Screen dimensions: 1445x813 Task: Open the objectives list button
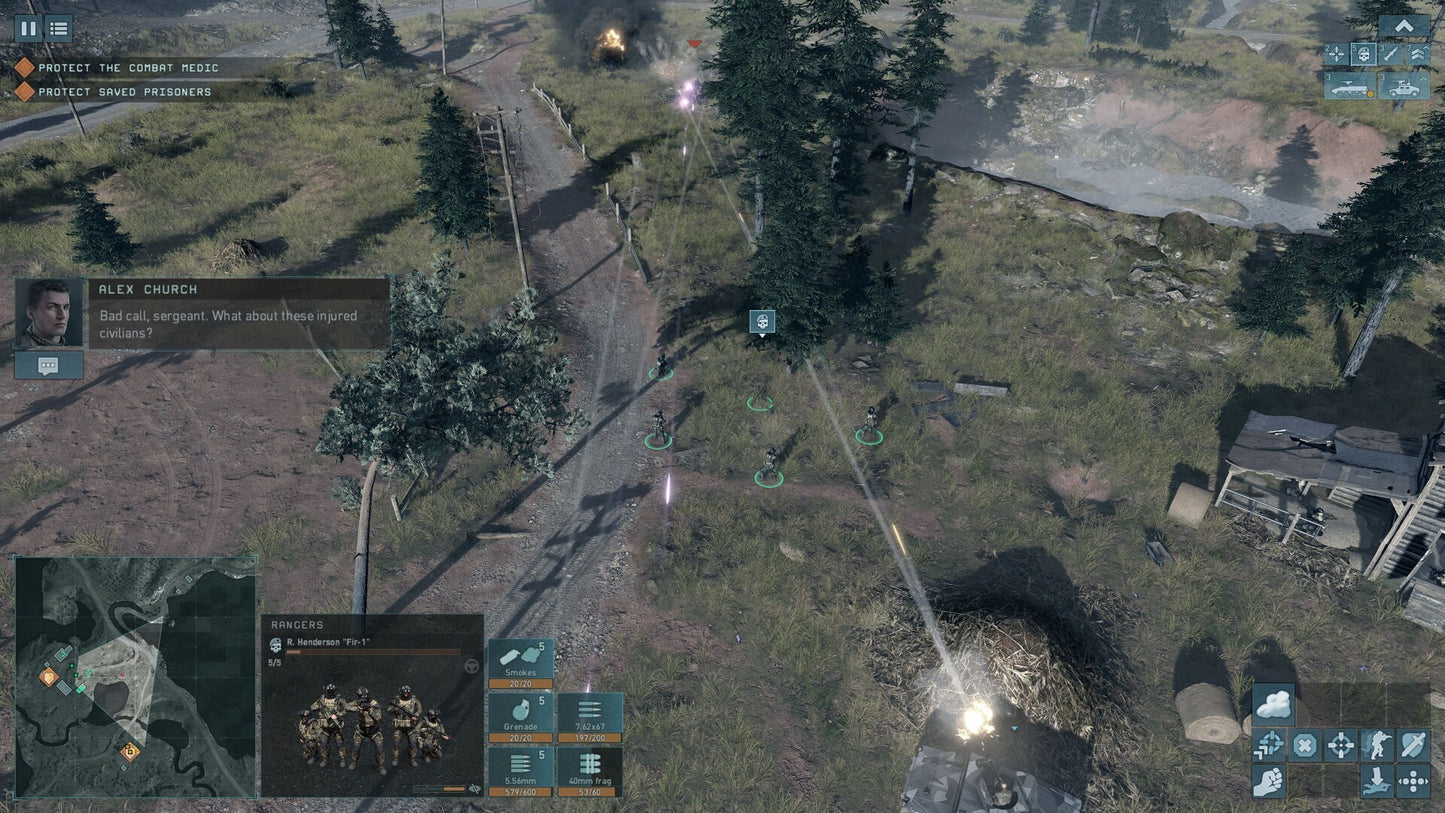point(58,28)
